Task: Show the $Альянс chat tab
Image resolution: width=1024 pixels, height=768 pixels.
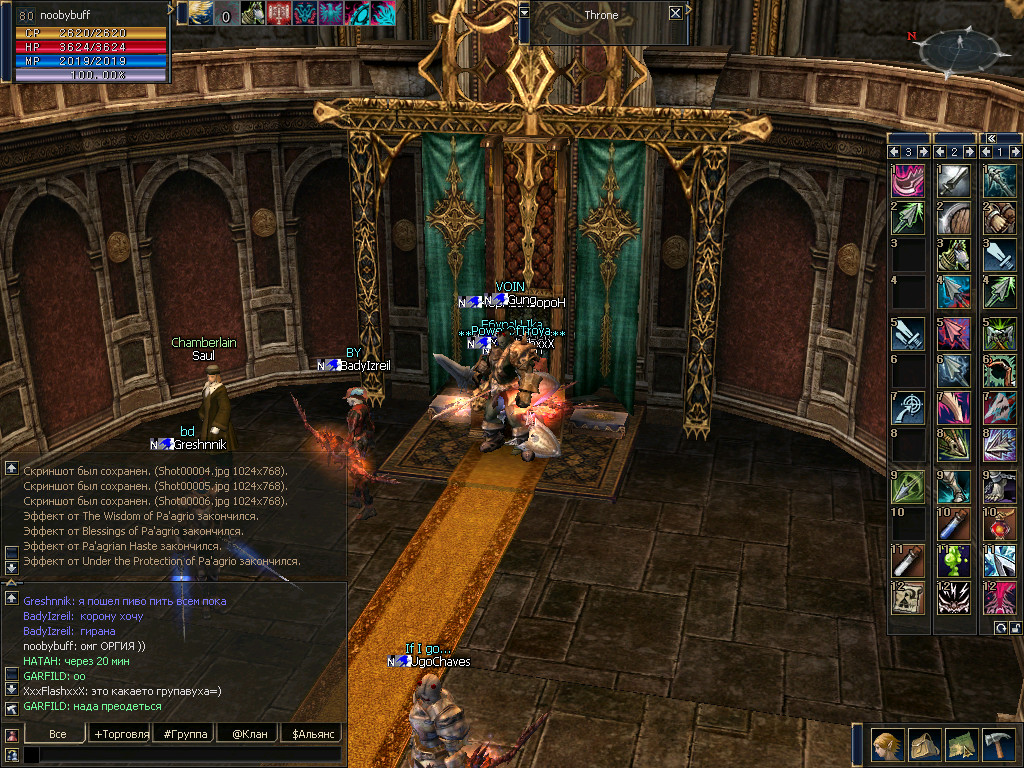Action: coord(311,734)
